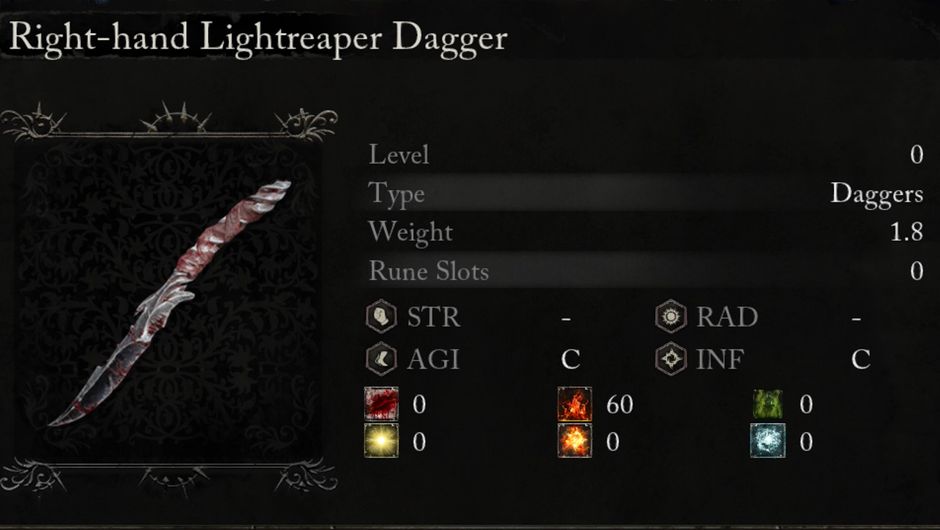
Task: Select the green damage type icon
Action: [768, 404]
